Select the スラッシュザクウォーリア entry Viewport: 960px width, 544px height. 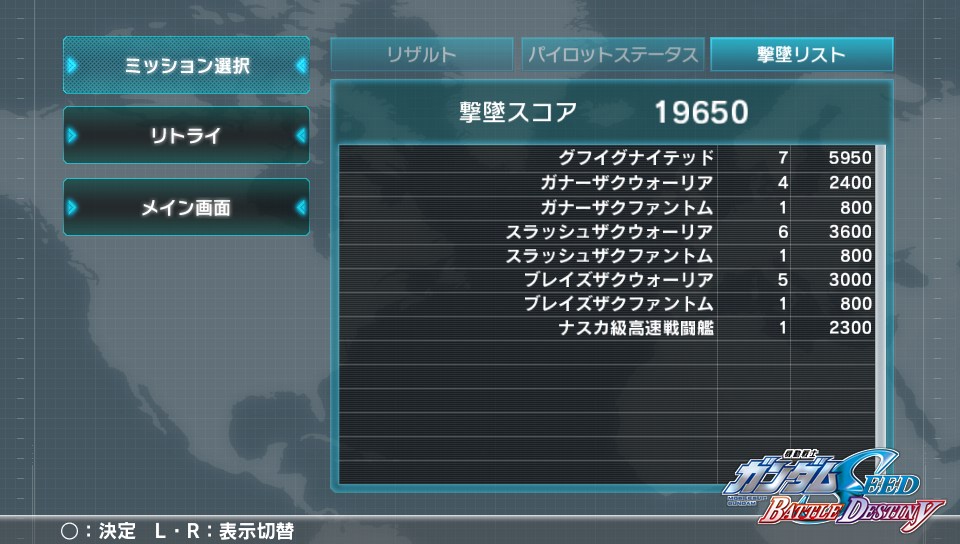[x=606, y=232]
